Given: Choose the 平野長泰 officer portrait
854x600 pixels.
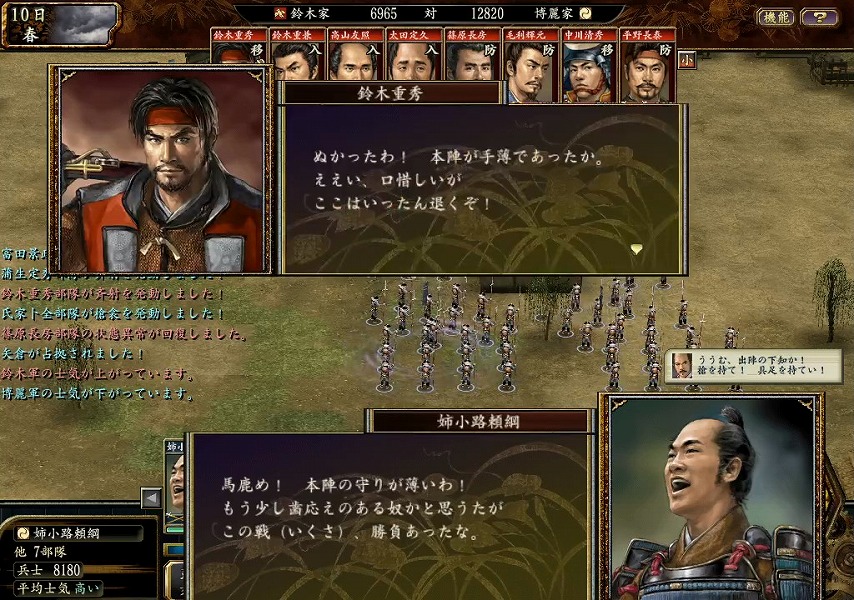Looking at the screenshot, I should (647, 68).
